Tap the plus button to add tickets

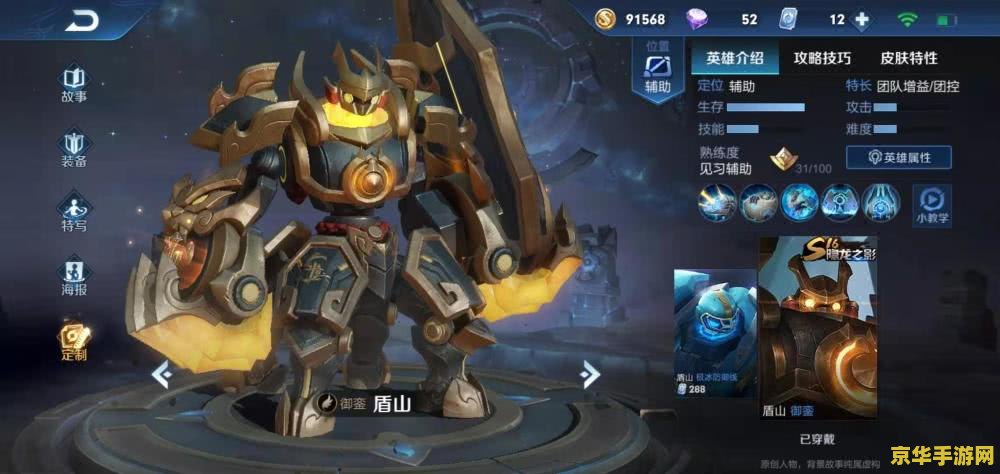tap(861, 19)
